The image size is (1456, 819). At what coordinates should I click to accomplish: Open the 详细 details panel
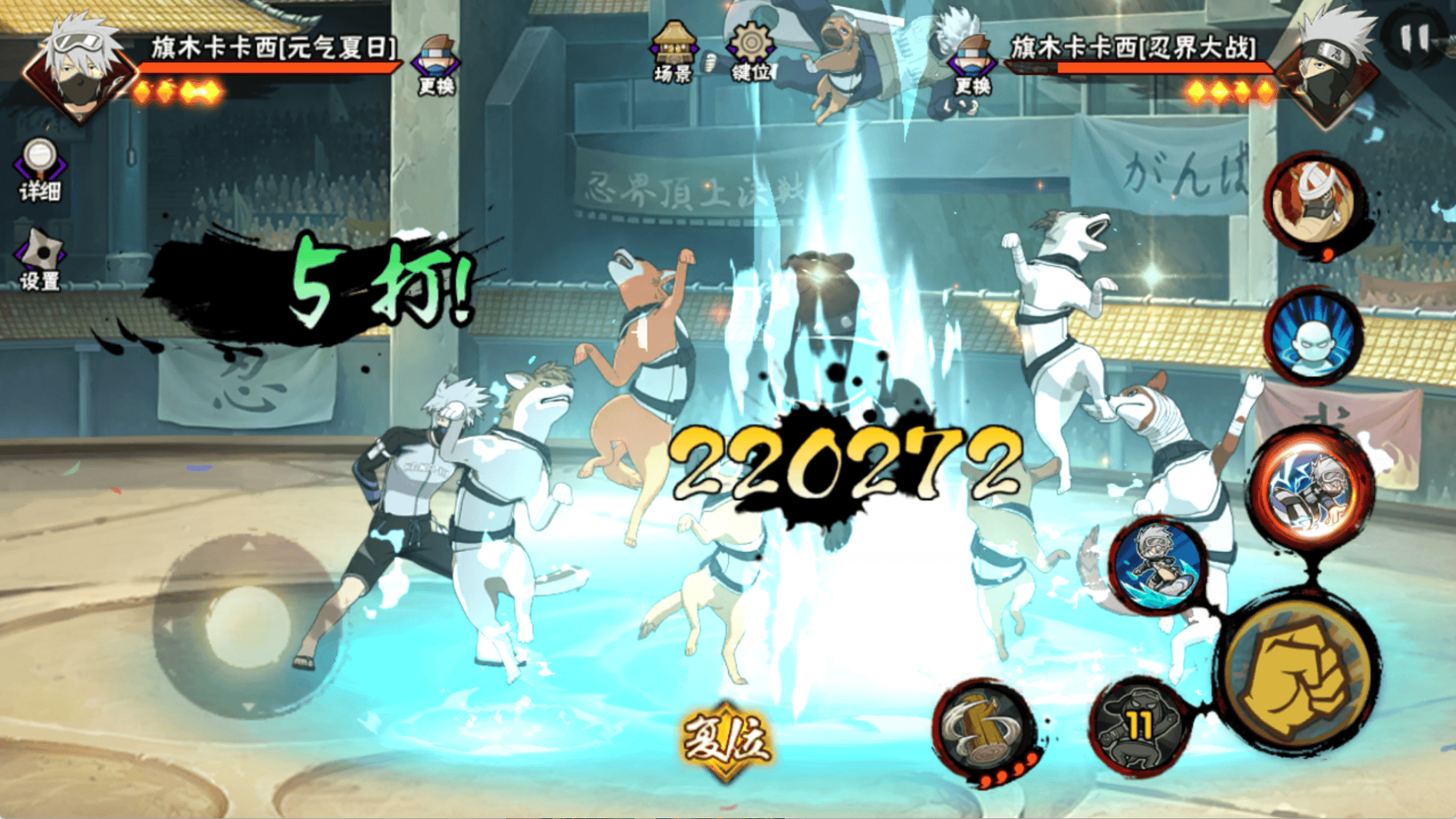point(40,169)
